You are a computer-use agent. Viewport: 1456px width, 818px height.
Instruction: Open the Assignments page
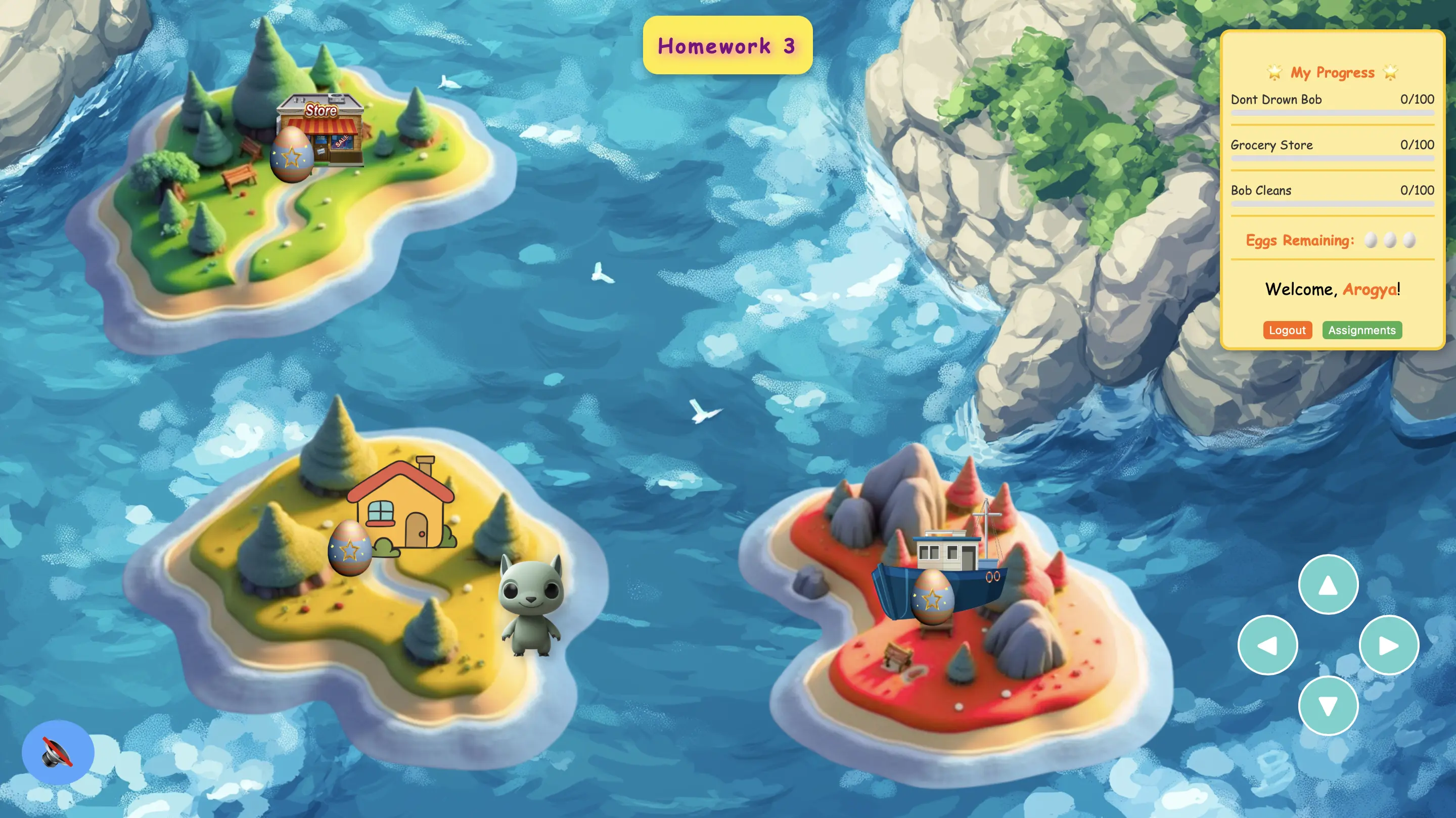(x=1362, y=330)
